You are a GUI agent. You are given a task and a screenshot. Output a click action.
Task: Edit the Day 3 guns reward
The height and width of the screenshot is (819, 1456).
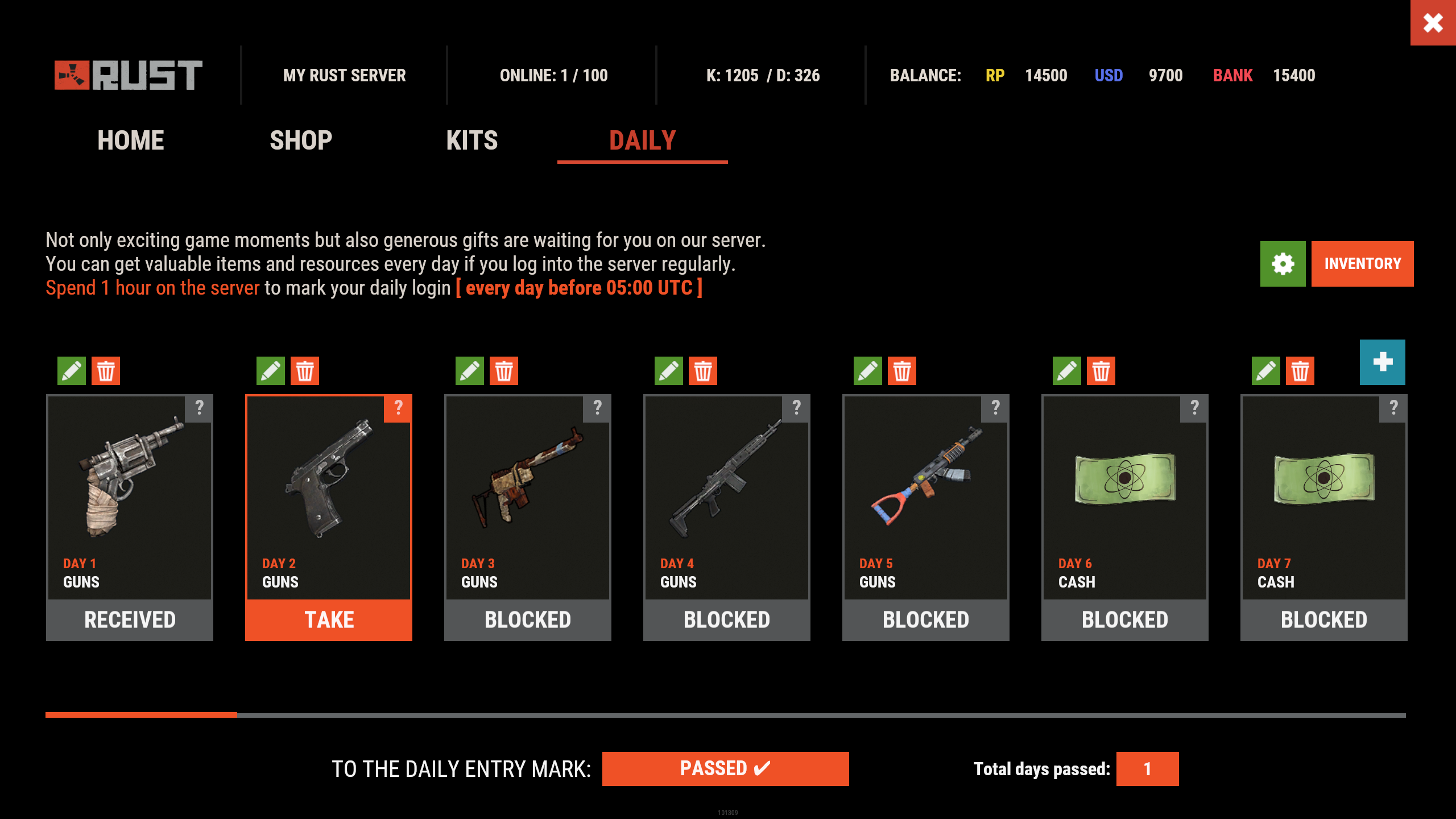coord(470,370)
